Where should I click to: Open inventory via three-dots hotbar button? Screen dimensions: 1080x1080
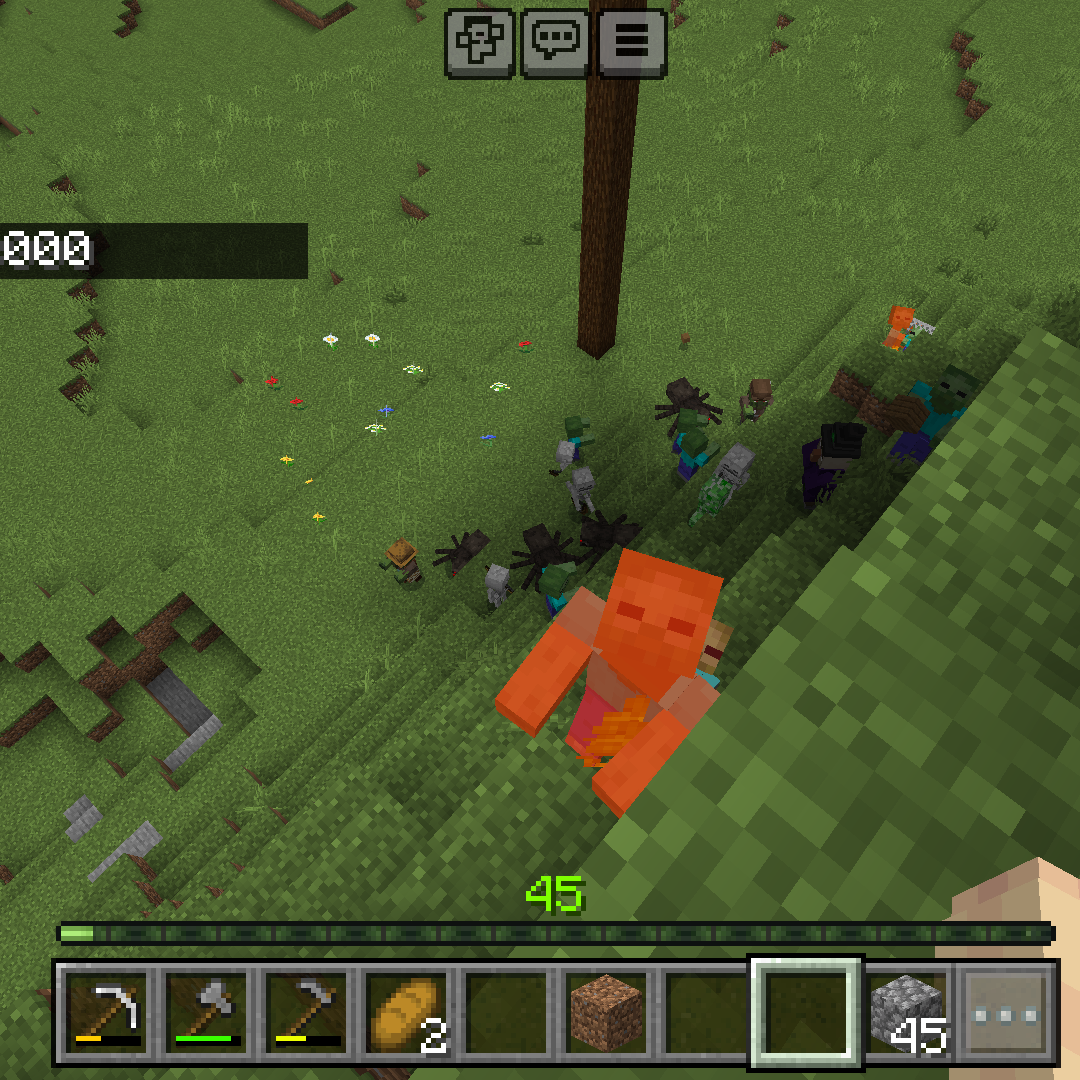pos(1006,1011)
